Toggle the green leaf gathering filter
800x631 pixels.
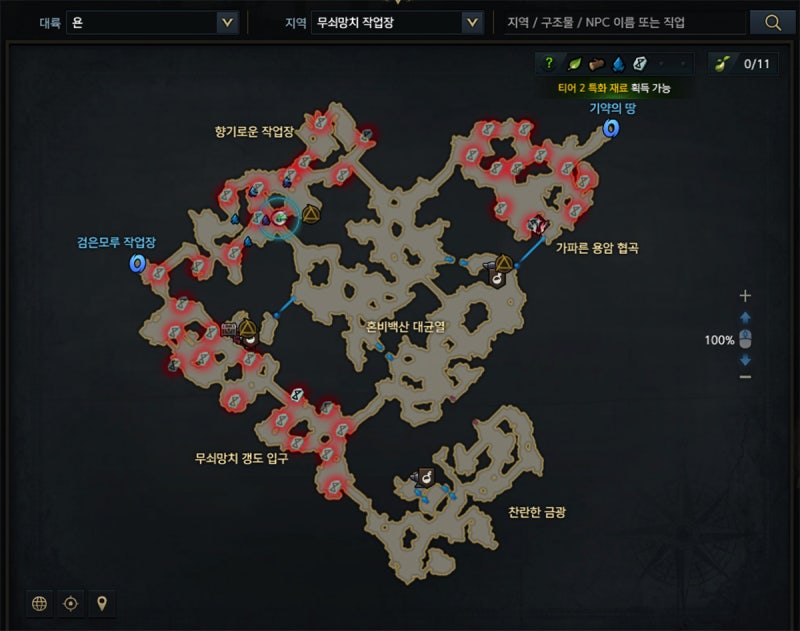pos(575,64)
